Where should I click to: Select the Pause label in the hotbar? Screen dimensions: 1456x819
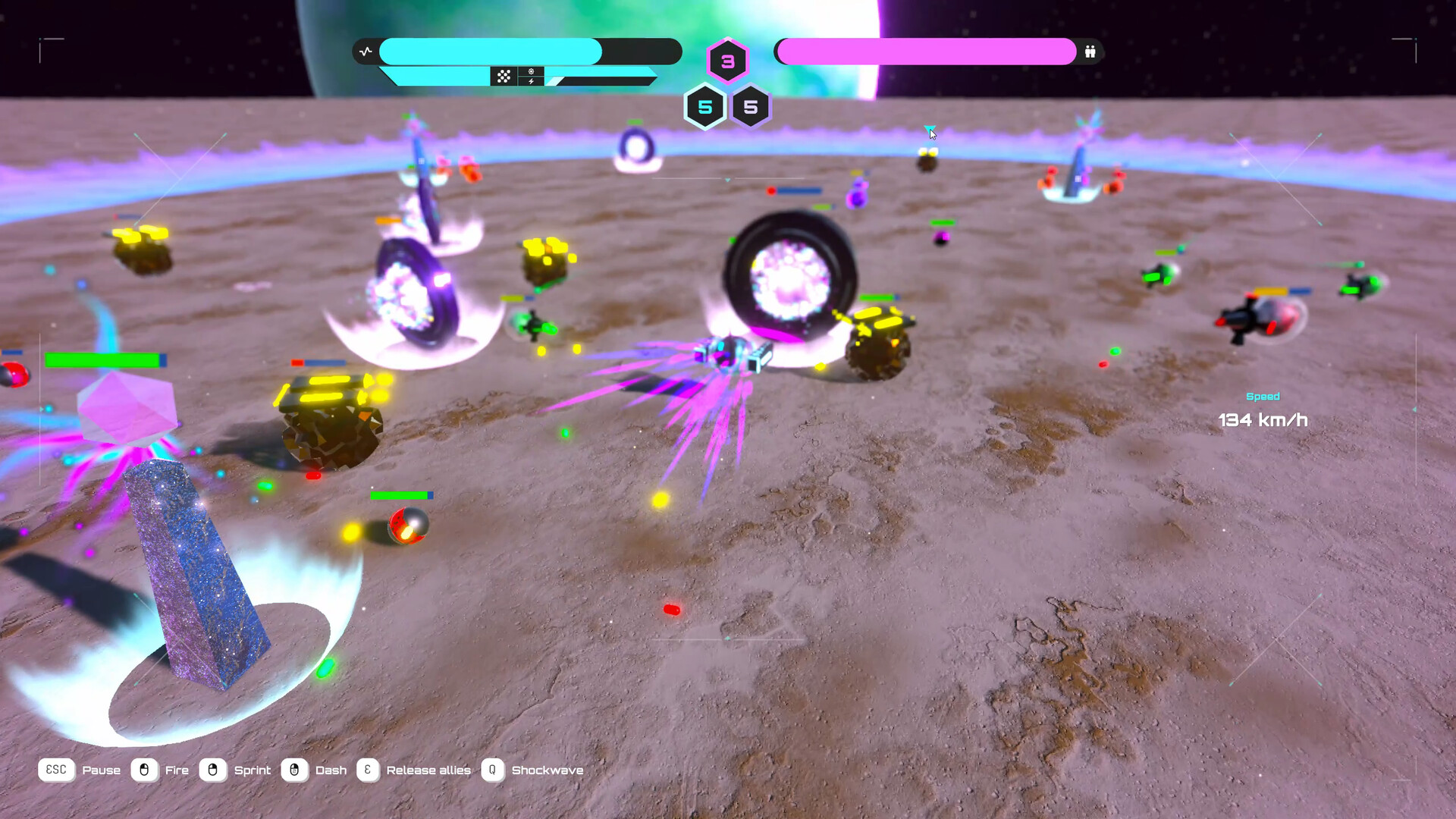click(x=102, y=770)
